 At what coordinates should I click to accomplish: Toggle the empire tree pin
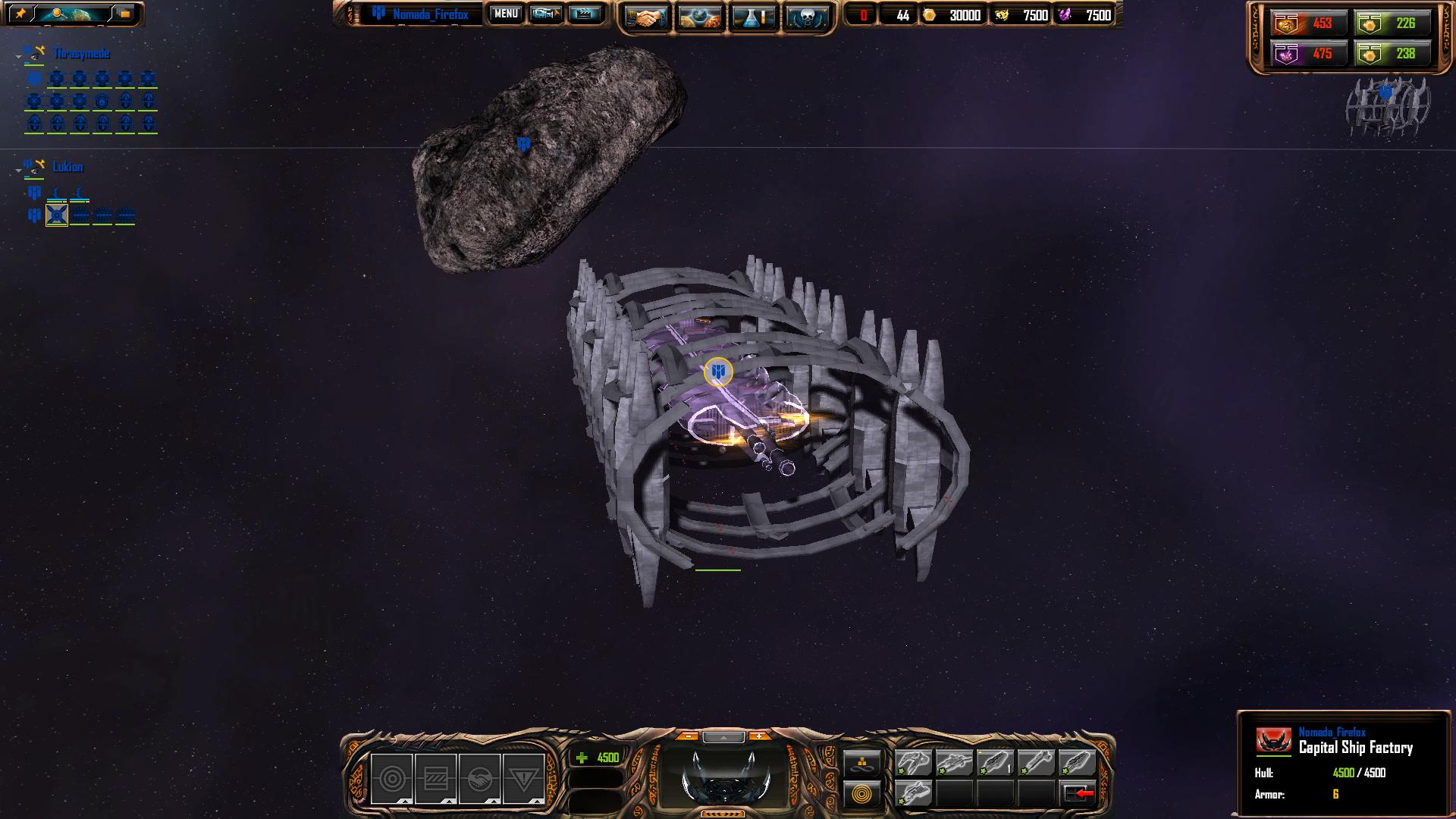[x=20, y=14]
